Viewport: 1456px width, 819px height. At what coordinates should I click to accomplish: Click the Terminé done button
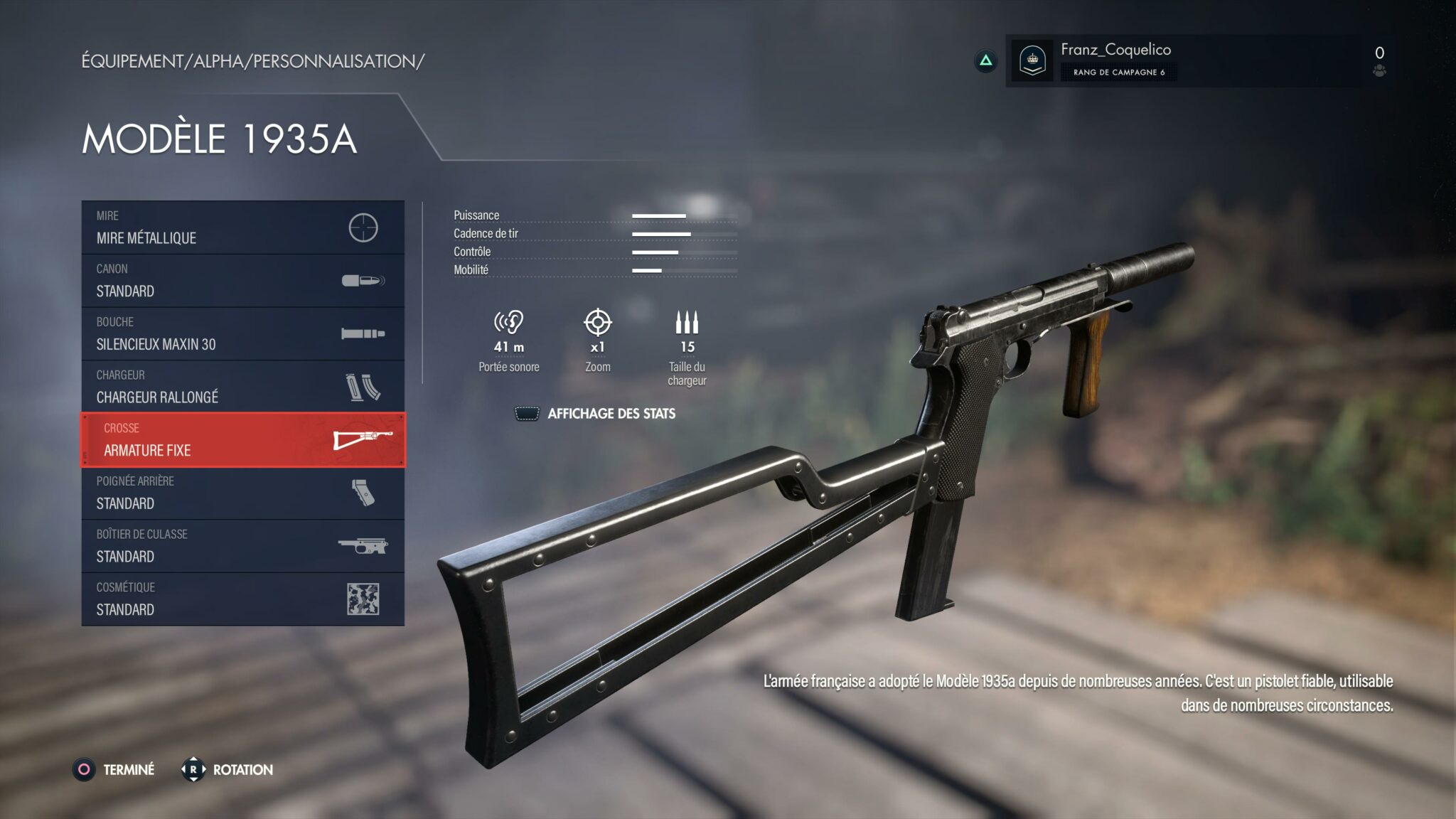pos(114,770)
